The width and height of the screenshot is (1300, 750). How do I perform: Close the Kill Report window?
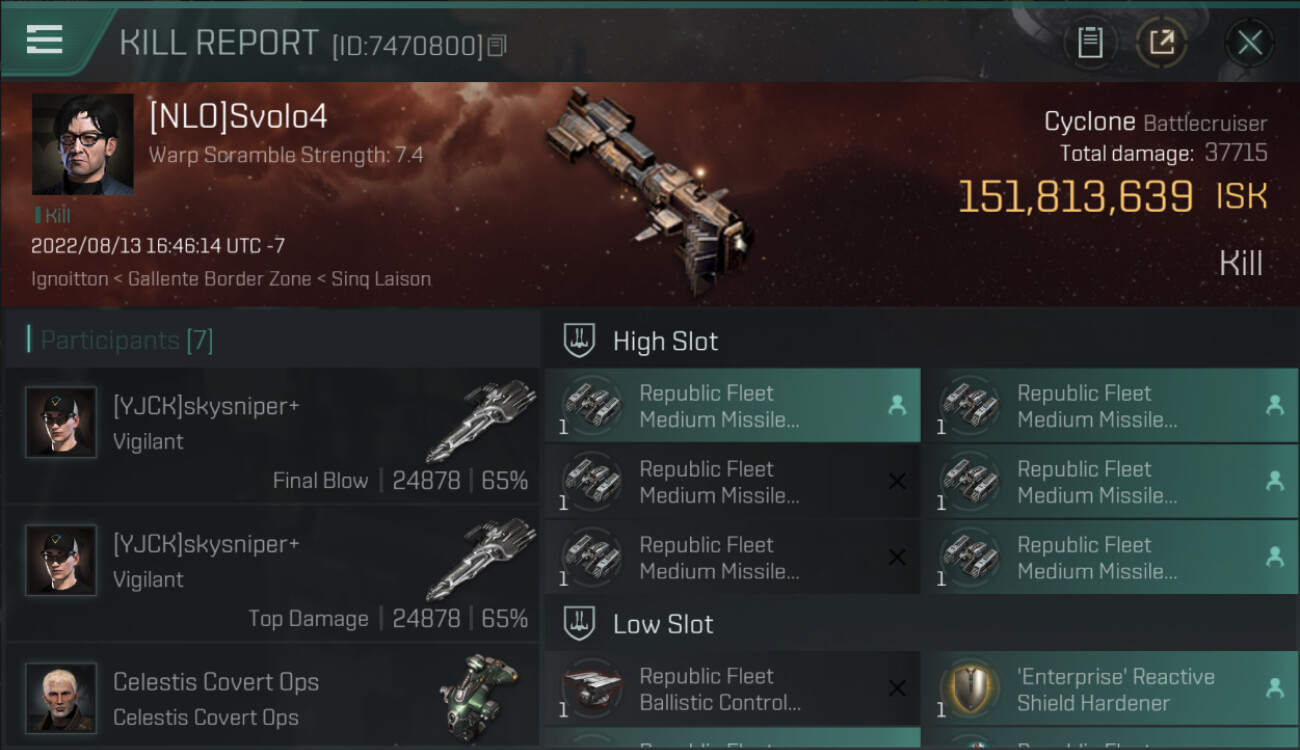click(x=1249, y=43)
